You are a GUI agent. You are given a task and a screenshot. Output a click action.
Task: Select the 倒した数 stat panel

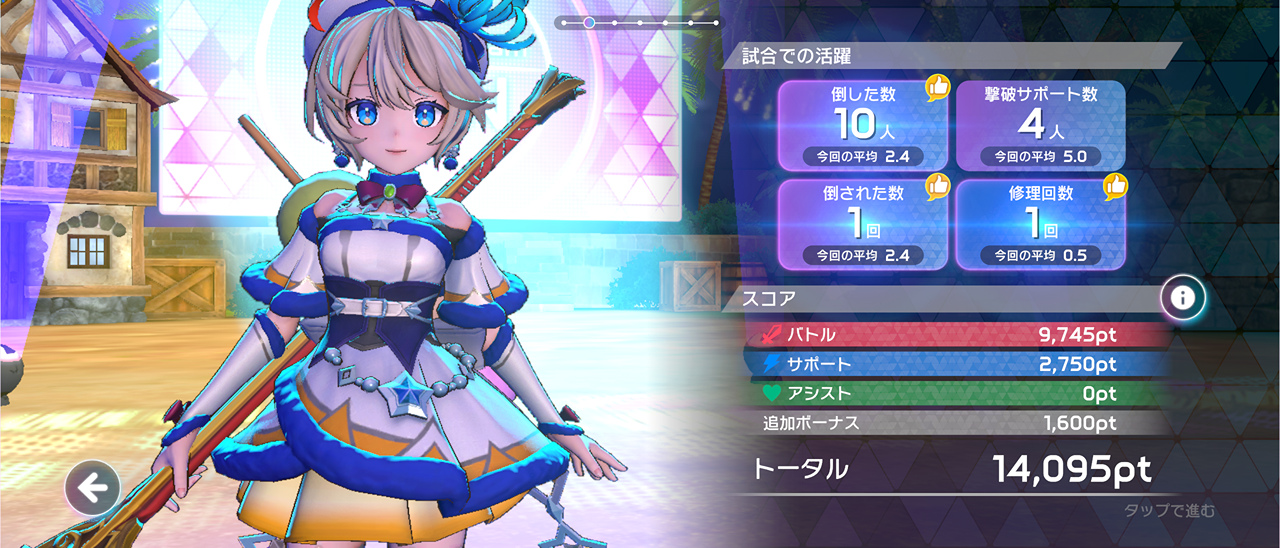point(863,125)
